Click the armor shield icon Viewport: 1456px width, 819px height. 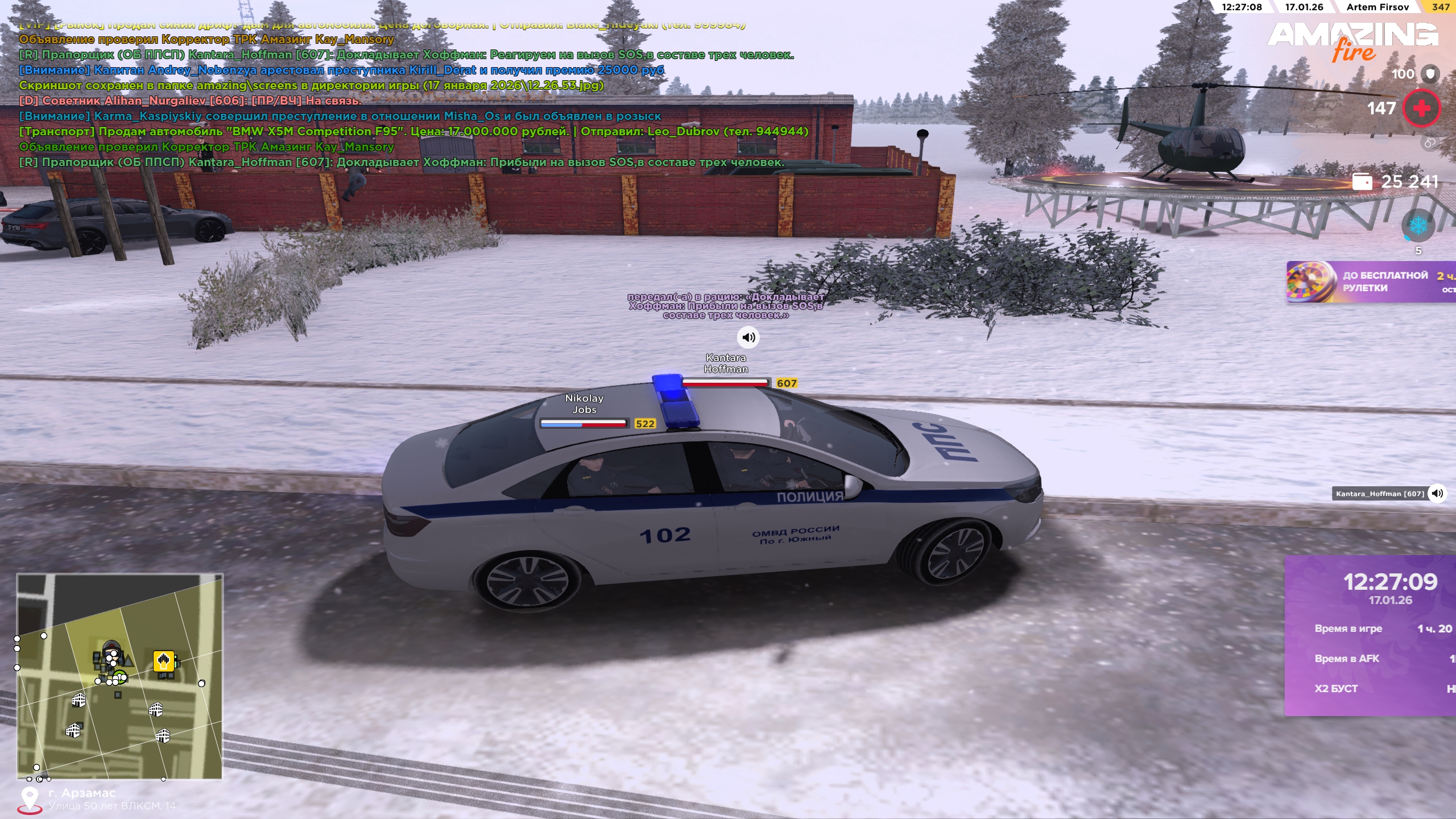1430,74
